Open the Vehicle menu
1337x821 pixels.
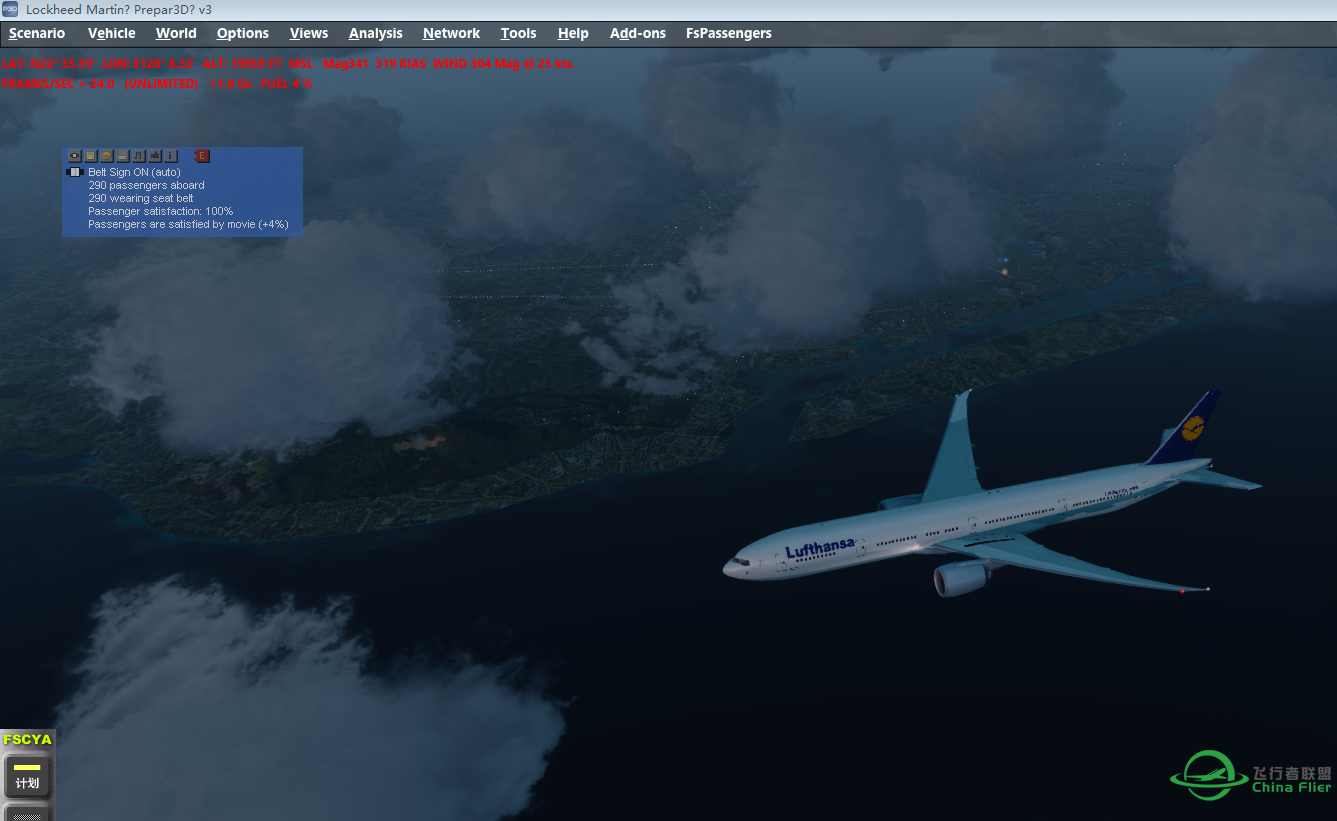[x=111, y=33]
